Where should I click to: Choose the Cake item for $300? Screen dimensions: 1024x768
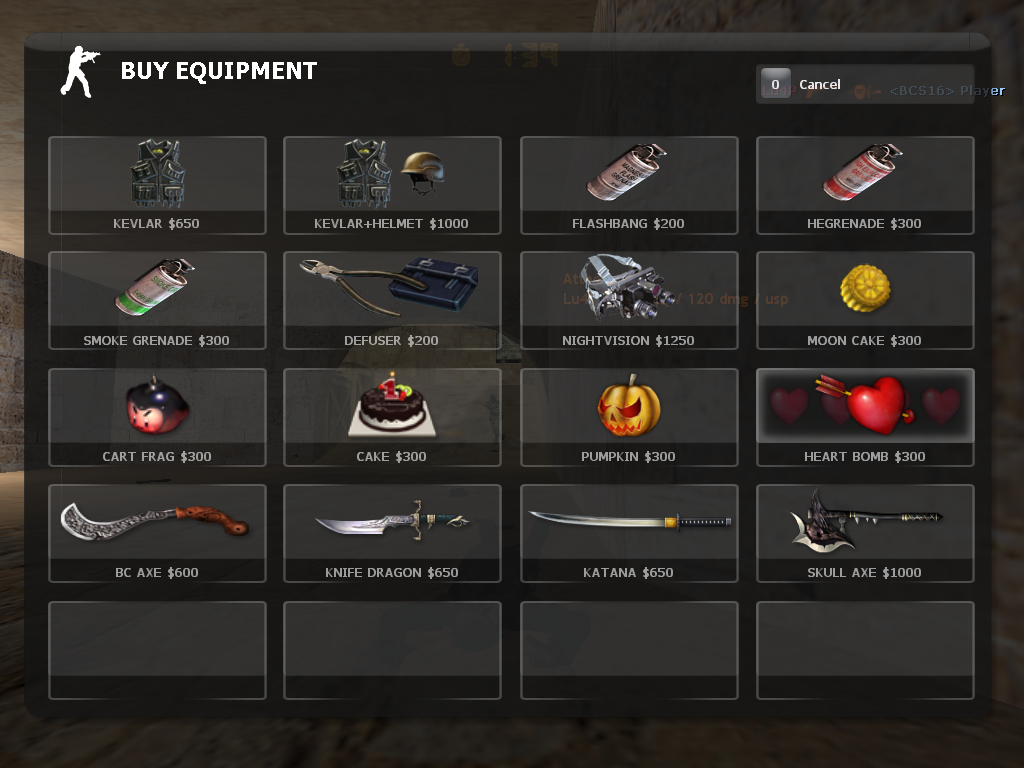coord(392,417)
